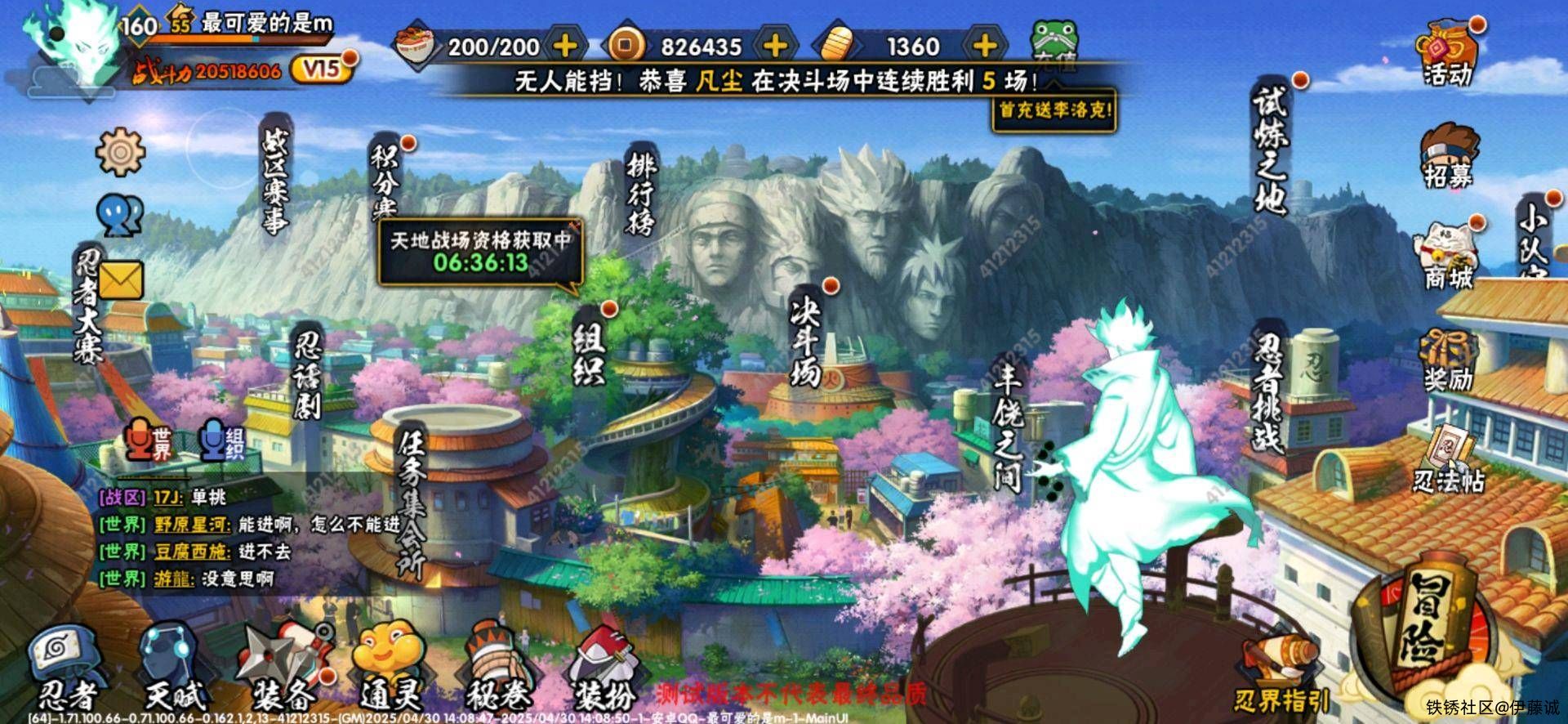1568x724 pixels.
Task: Open the gear settings icon
Action: click(x=120, y=151)
